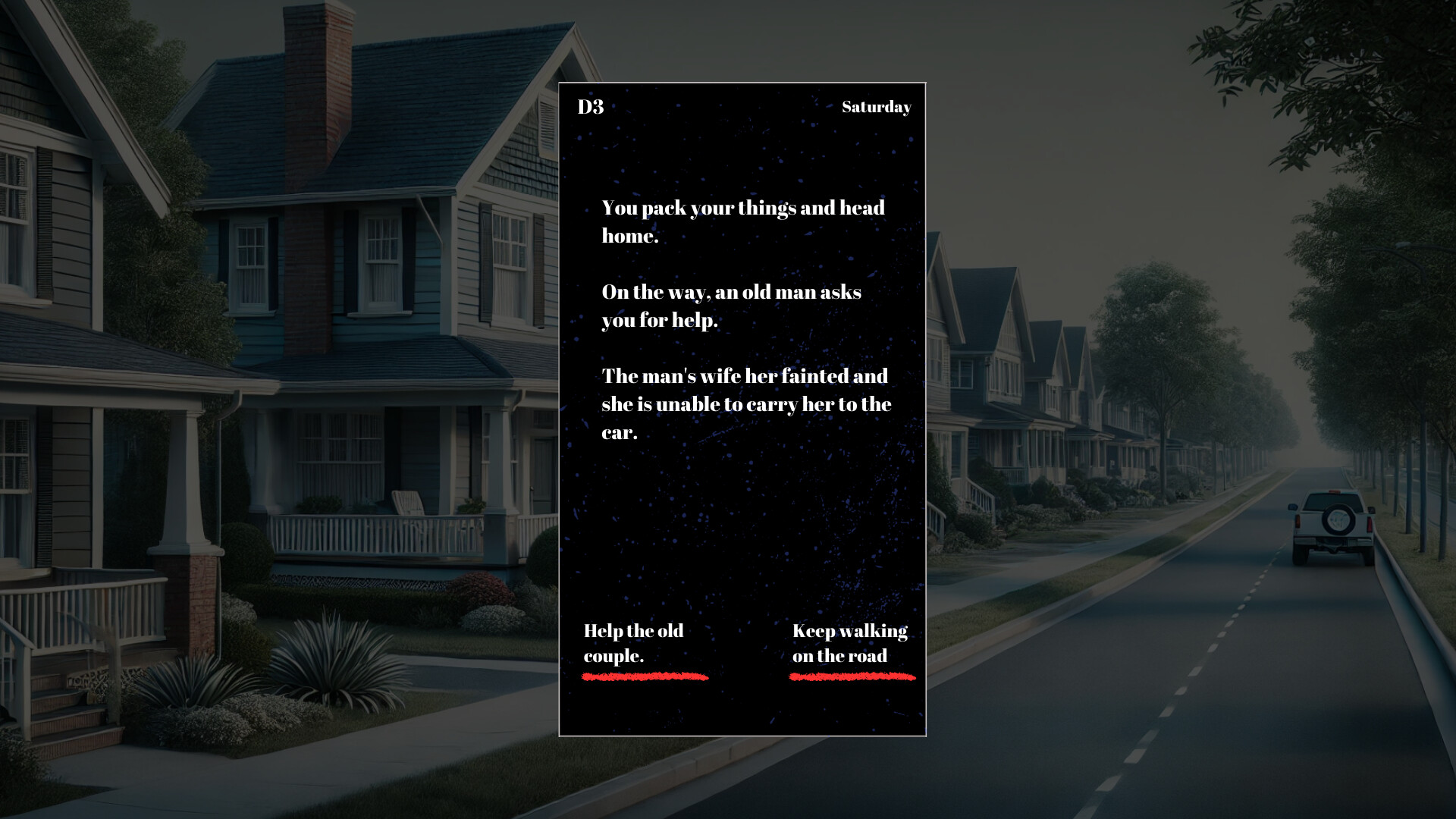
Task: Click the D3 chapter label
Action: [x=590, y=108]
